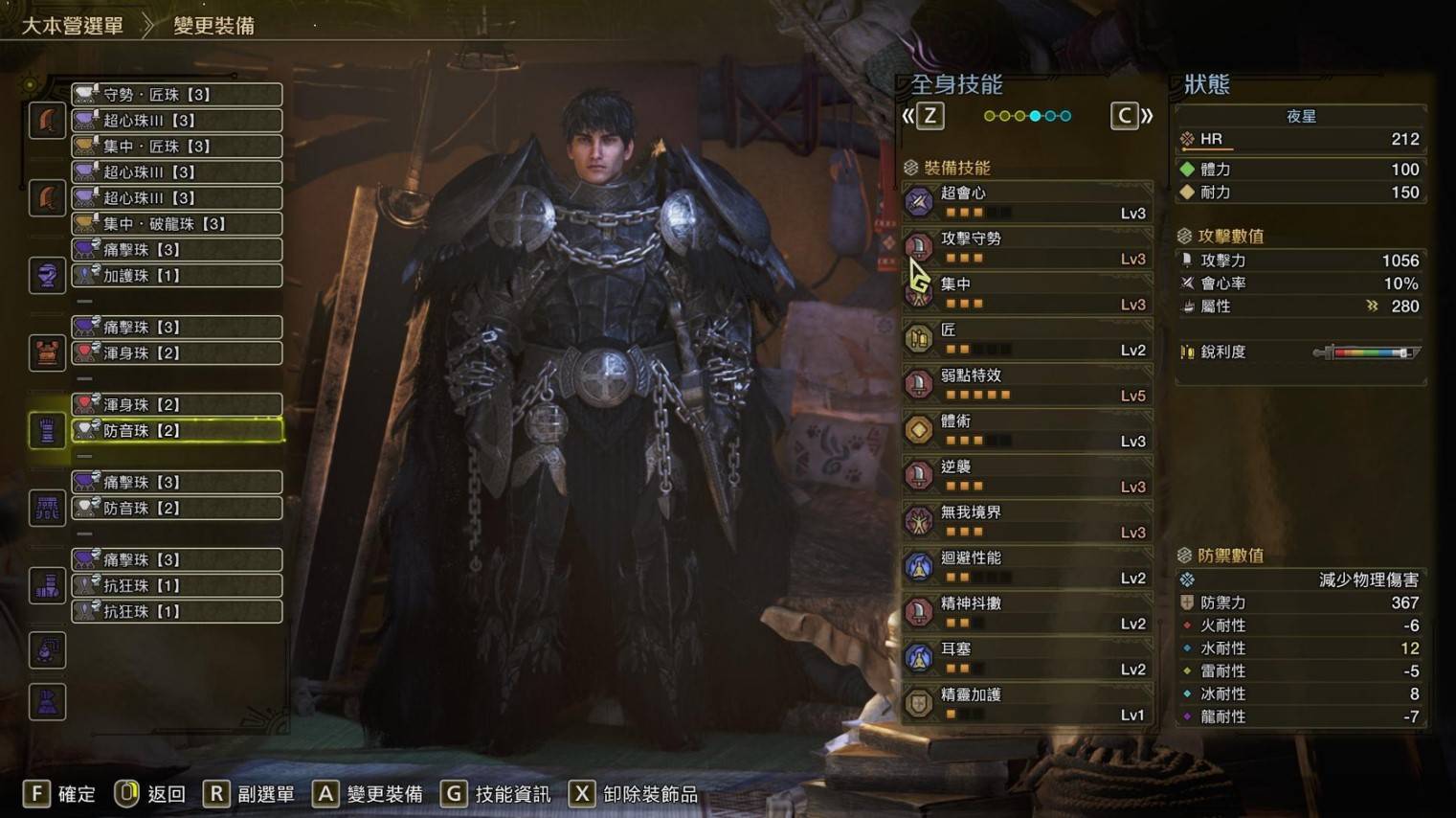Select the 超會心 skill entry
1456x818 pixels.
point(1027,202)
